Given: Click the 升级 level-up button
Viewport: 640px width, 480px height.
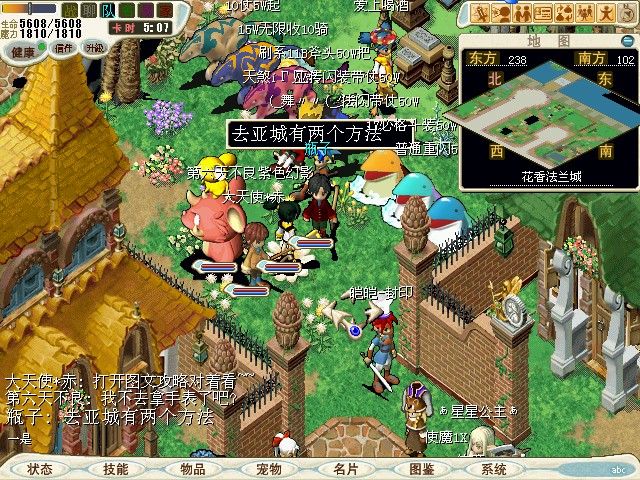Looking at the screenshot, I should click(x=95, y=47).
